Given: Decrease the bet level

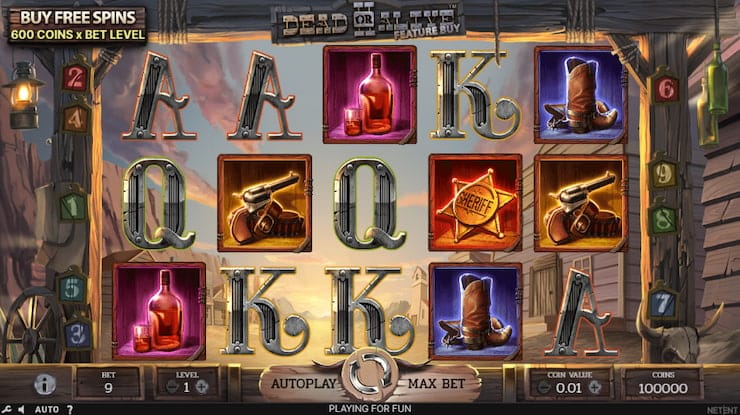Looking at the screenshot, I should point(169,387).
